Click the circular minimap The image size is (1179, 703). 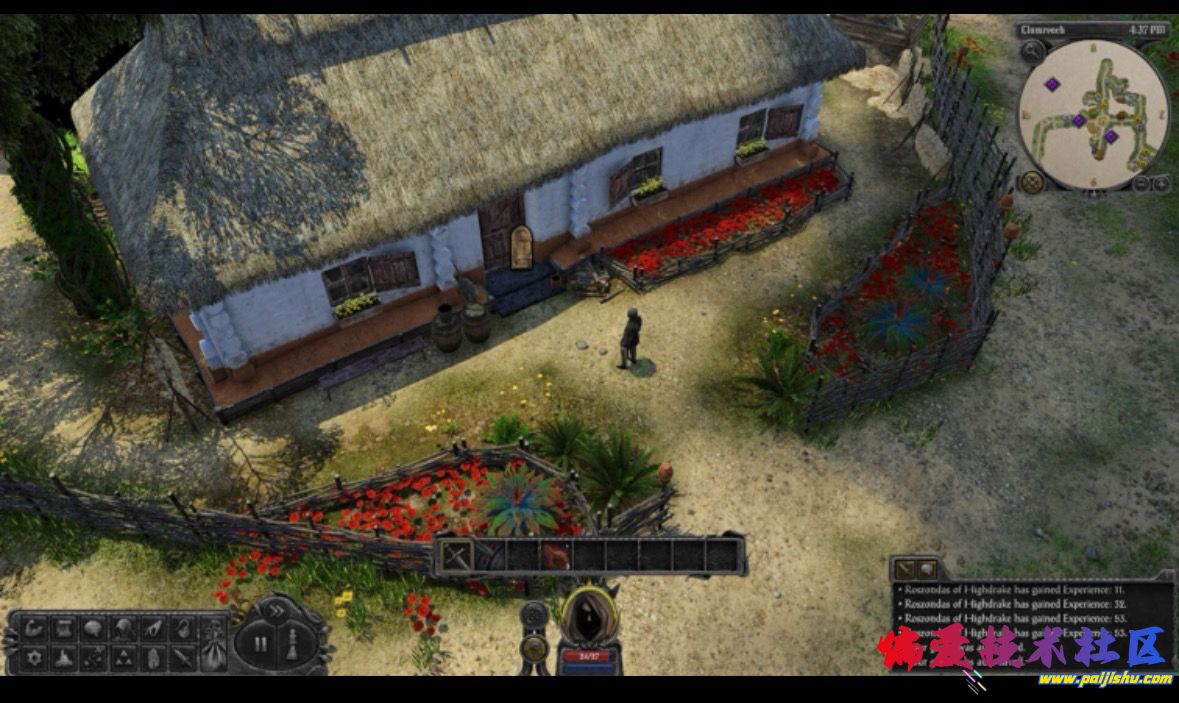pyautogui.click(x=1092, y=113)
